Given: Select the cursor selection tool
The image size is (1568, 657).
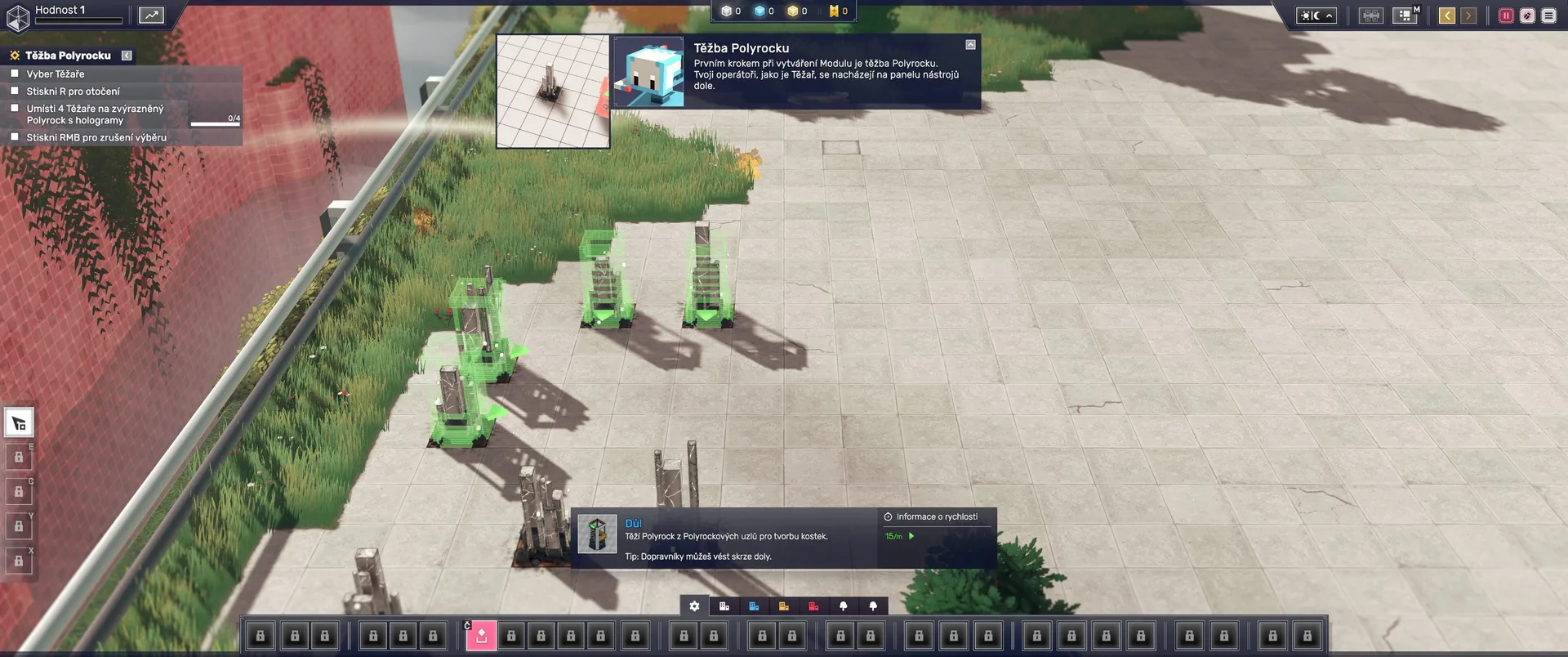Looking at the screenshot, I should [x=19, y=423].
